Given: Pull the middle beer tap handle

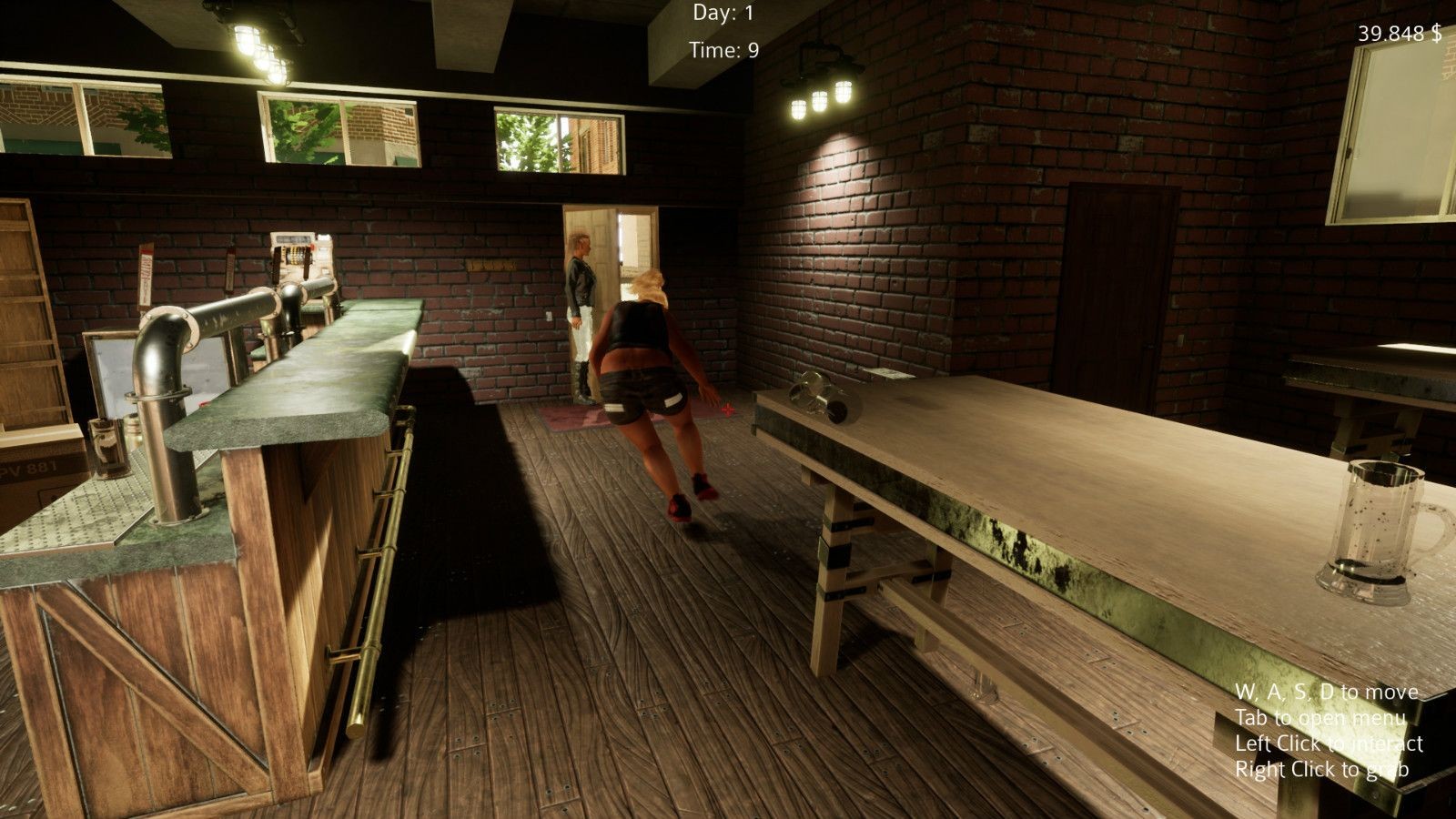Looking at the screenshot, I should tap(230, 270).
